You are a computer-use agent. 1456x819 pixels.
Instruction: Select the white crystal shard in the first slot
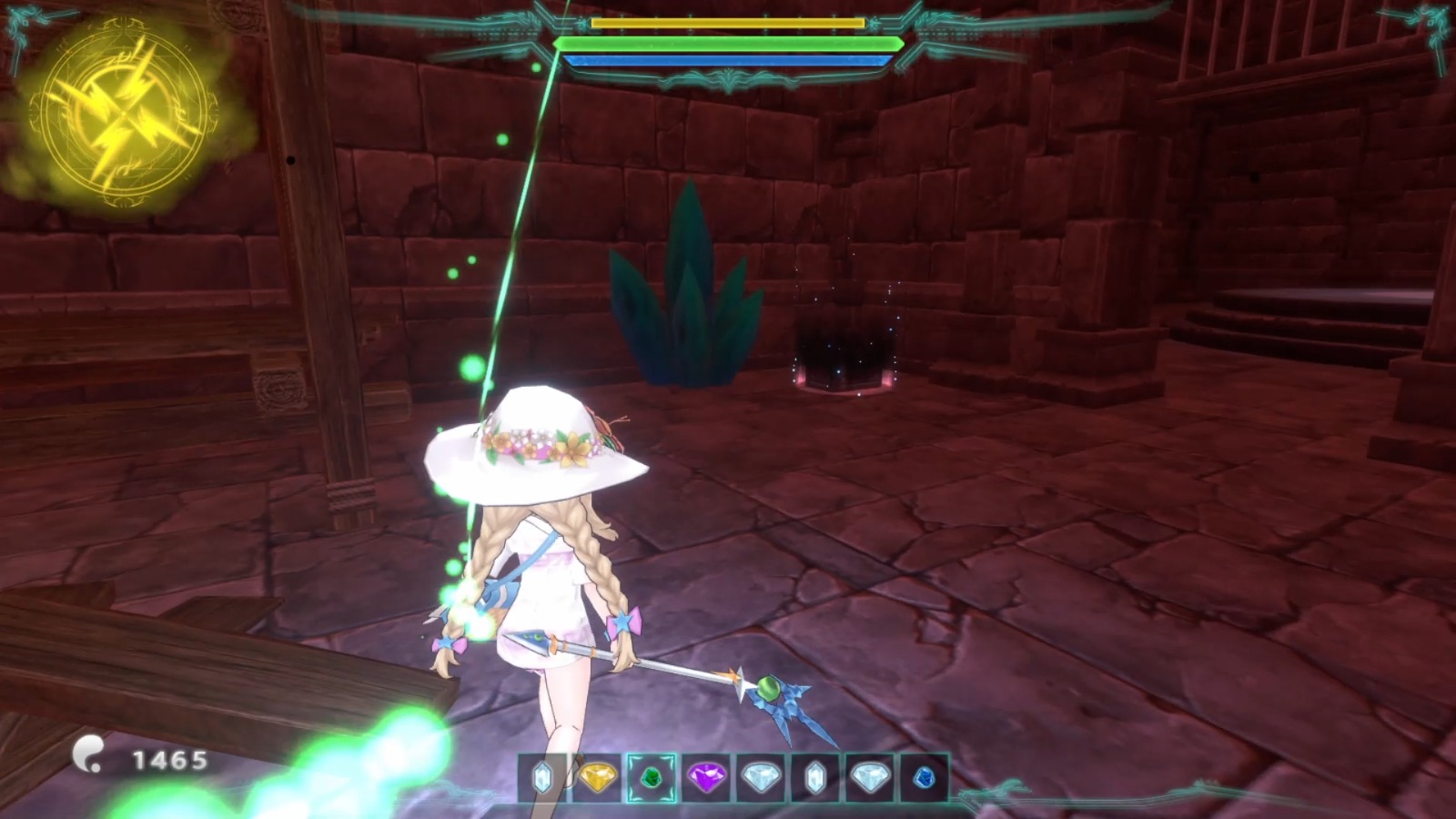pos(544,778)
